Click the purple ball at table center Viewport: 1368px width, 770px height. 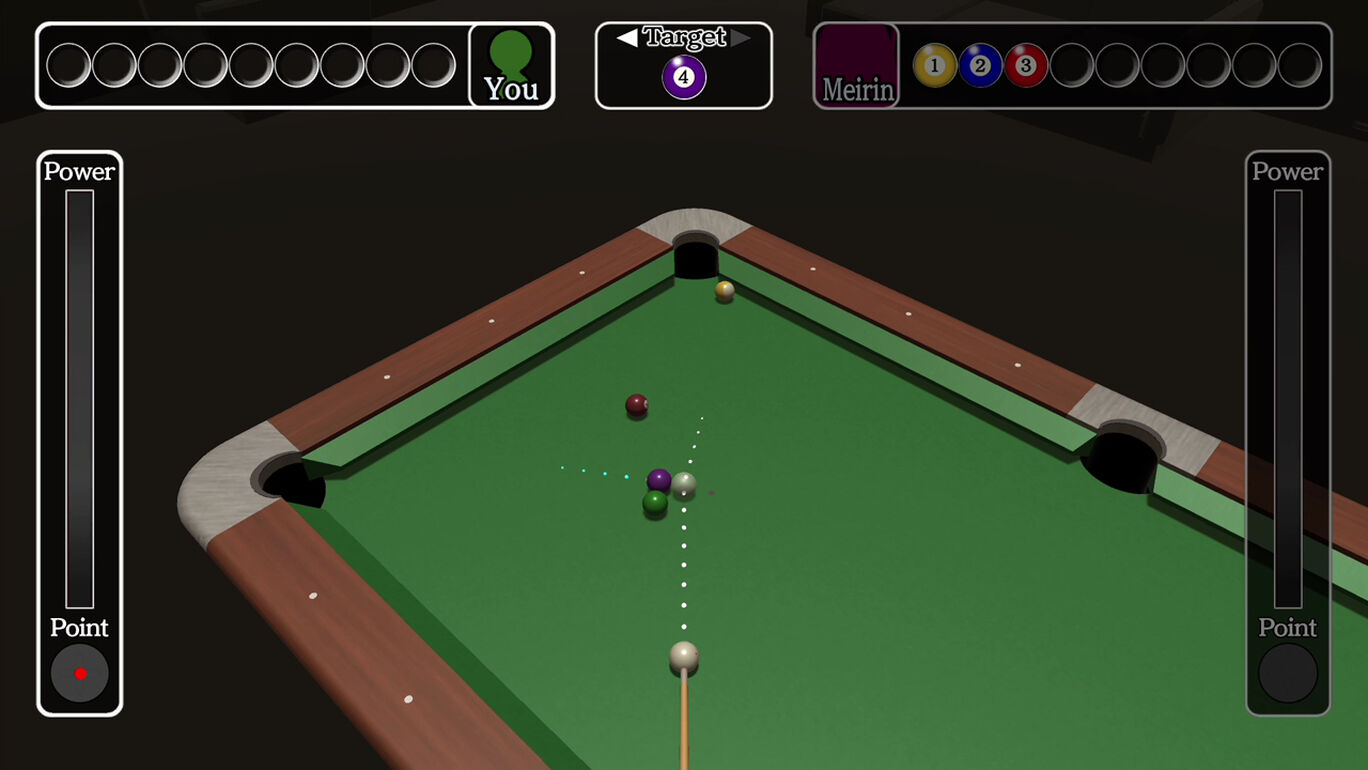pyautogui.click(x=660, y=478)
